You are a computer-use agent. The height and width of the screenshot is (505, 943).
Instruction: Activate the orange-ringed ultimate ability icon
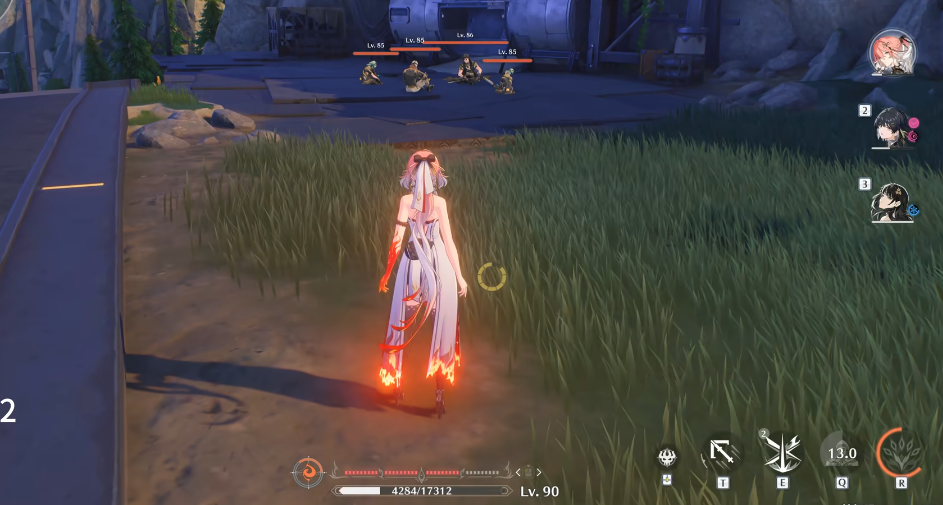tap(900, 452)
